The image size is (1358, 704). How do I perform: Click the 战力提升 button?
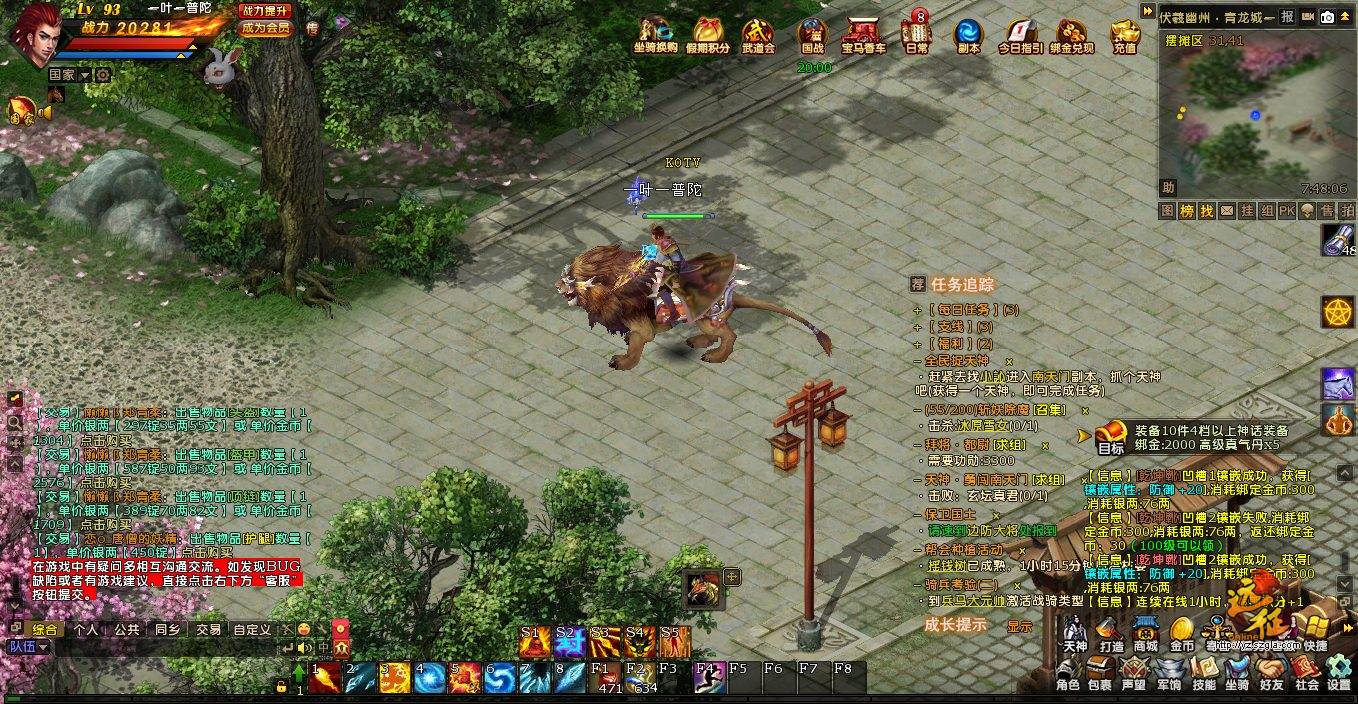[266, 10]
